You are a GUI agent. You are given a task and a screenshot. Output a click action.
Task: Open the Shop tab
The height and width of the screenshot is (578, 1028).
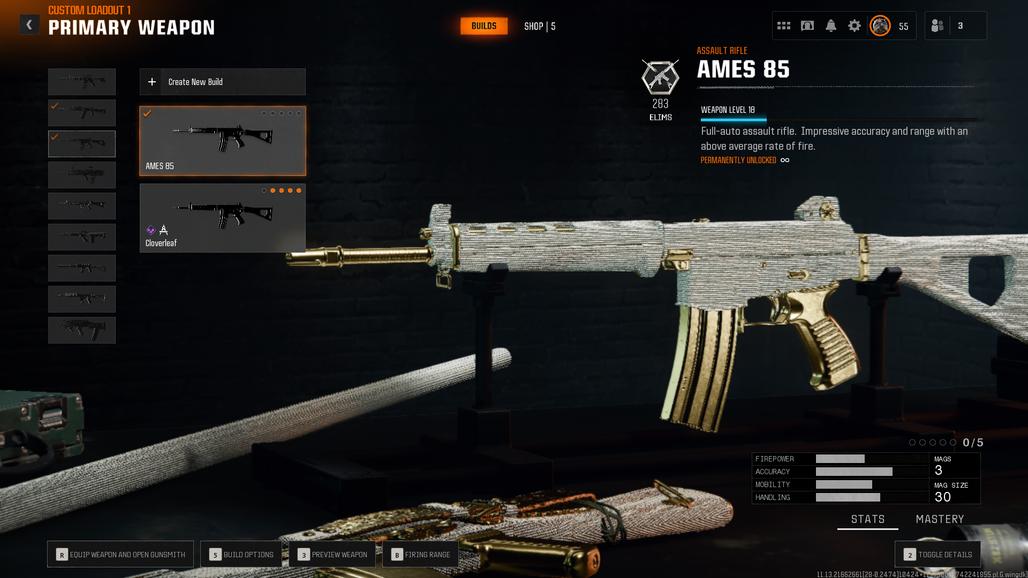[x=539, y=26]
